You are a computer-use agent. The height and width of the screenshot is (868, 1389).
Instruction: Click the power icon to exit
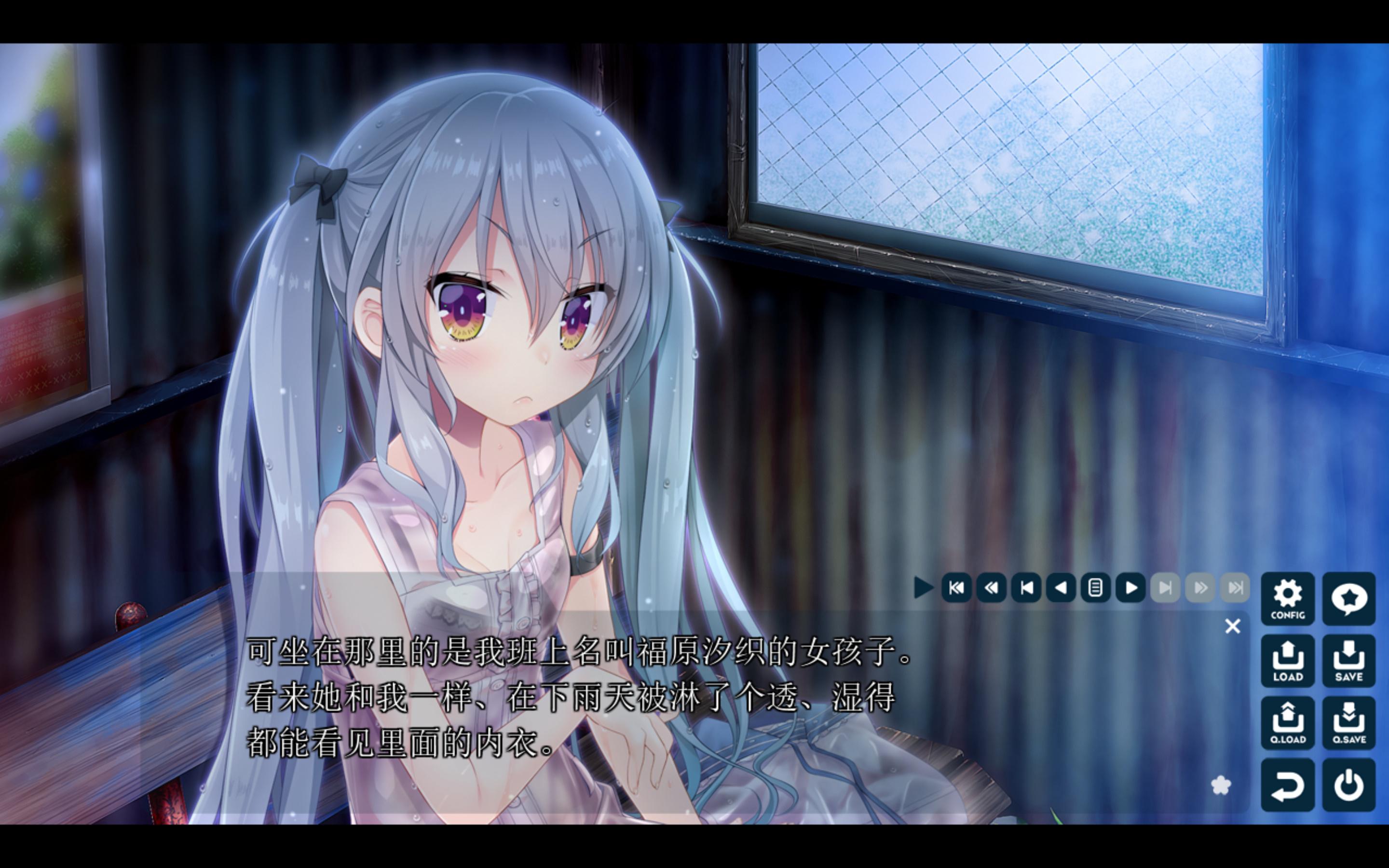pyautogui.click(x=1348, y=785)
